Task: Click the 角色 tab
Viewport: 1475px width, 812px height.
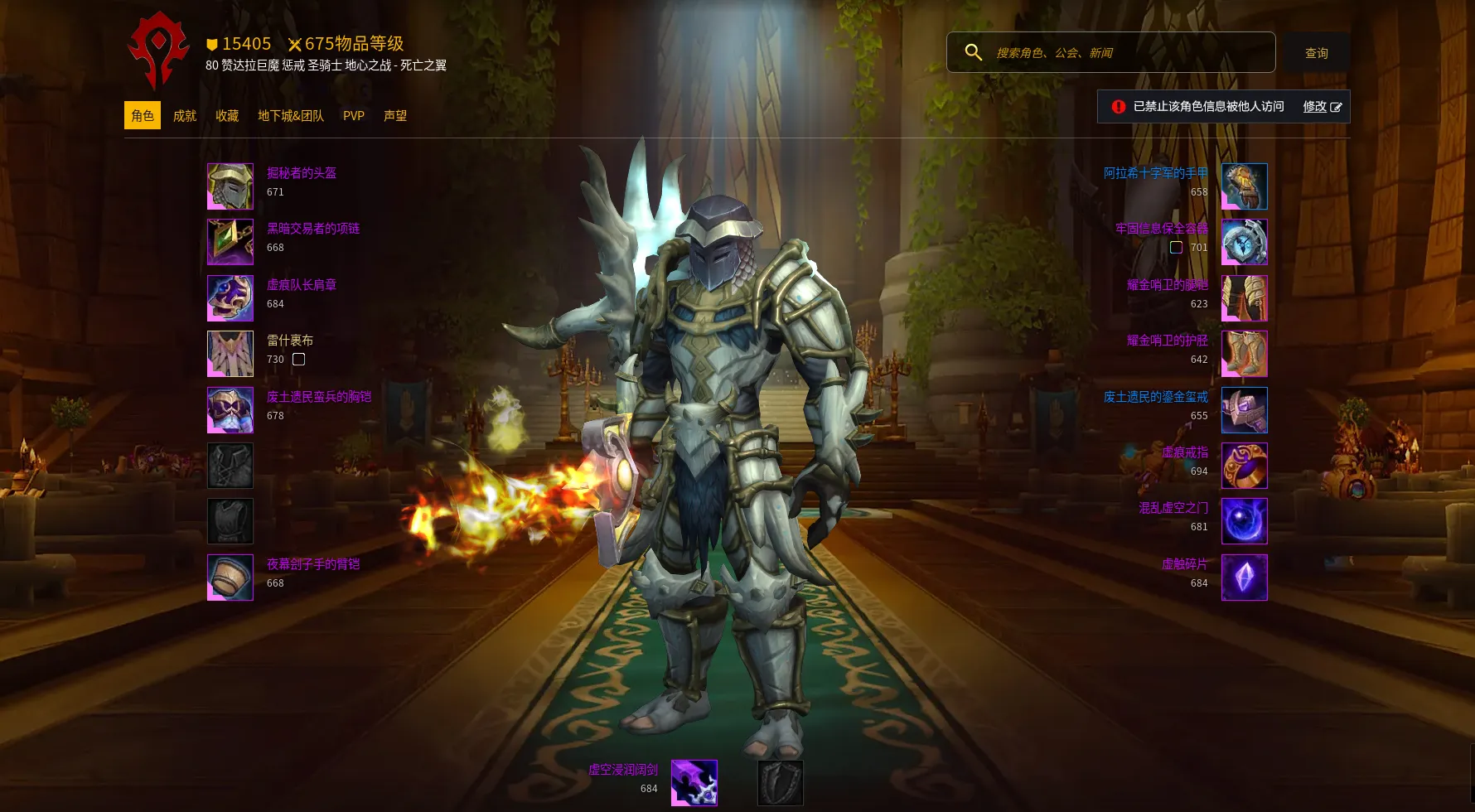Action: click(143, 116)
